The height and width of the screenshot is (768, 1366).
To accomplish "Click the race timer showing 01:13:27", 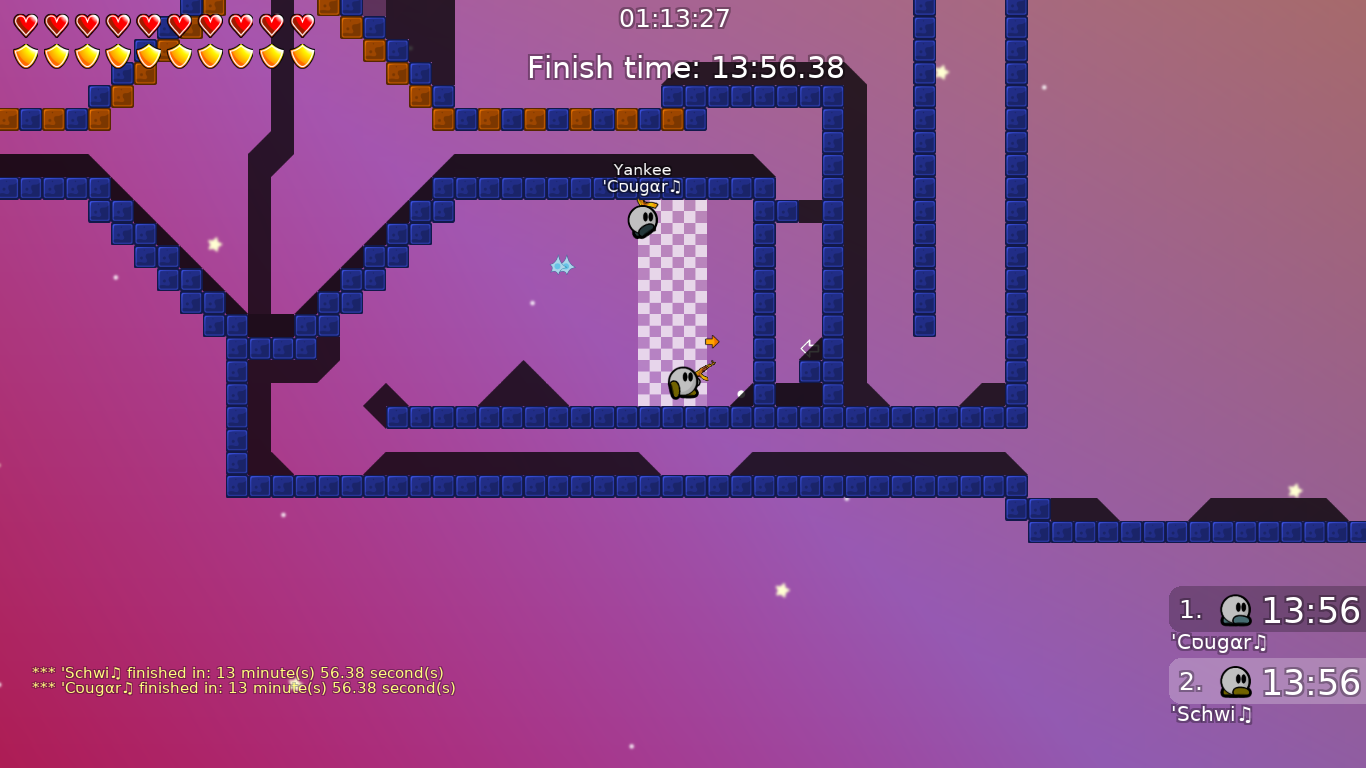I will [x=676, y=17].
